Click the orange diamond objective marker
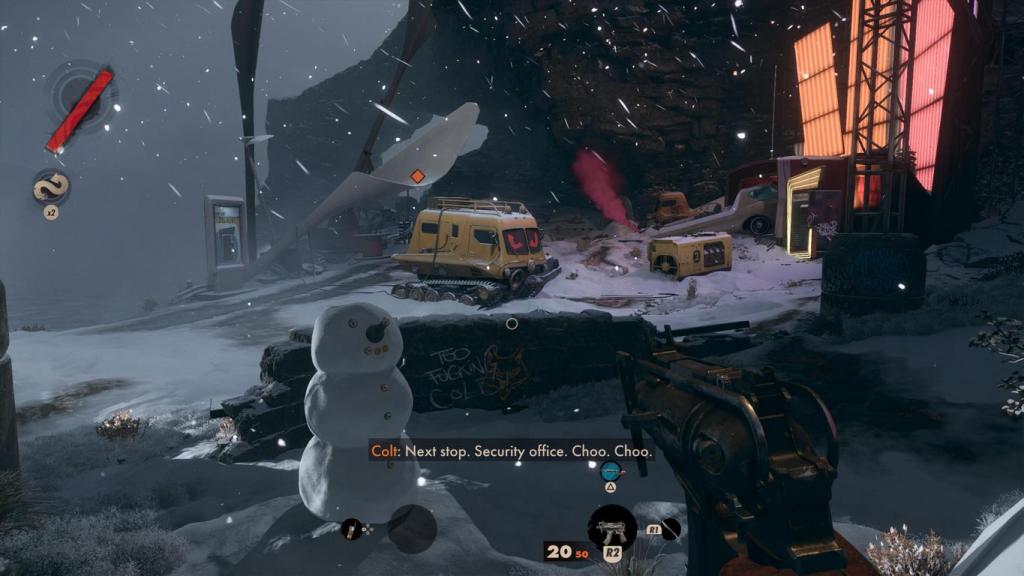The width and height of the screenshot is (1024, 576). (417, 177)
